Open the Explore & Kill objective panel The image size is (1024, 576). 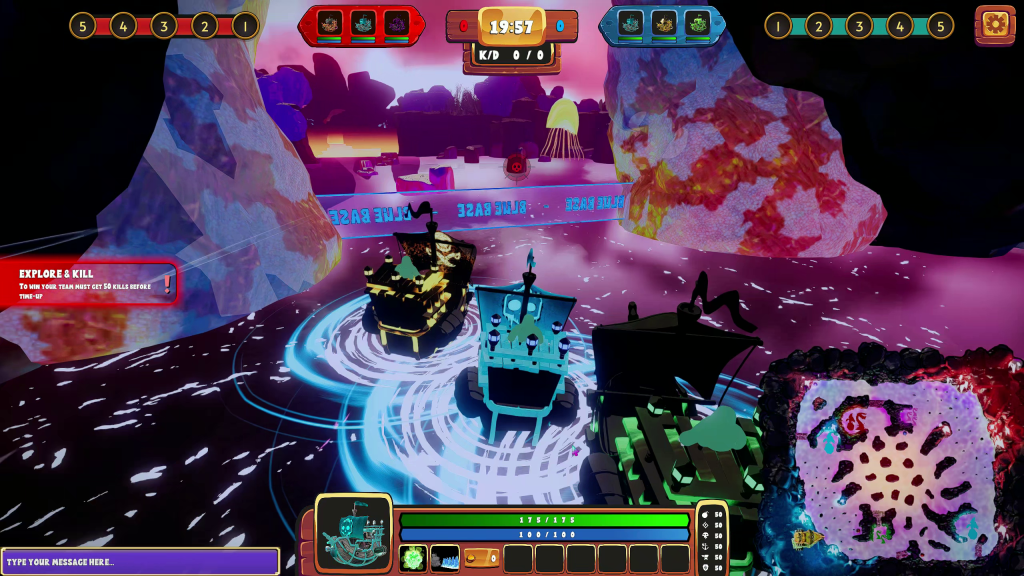click(x=89, y=282)
